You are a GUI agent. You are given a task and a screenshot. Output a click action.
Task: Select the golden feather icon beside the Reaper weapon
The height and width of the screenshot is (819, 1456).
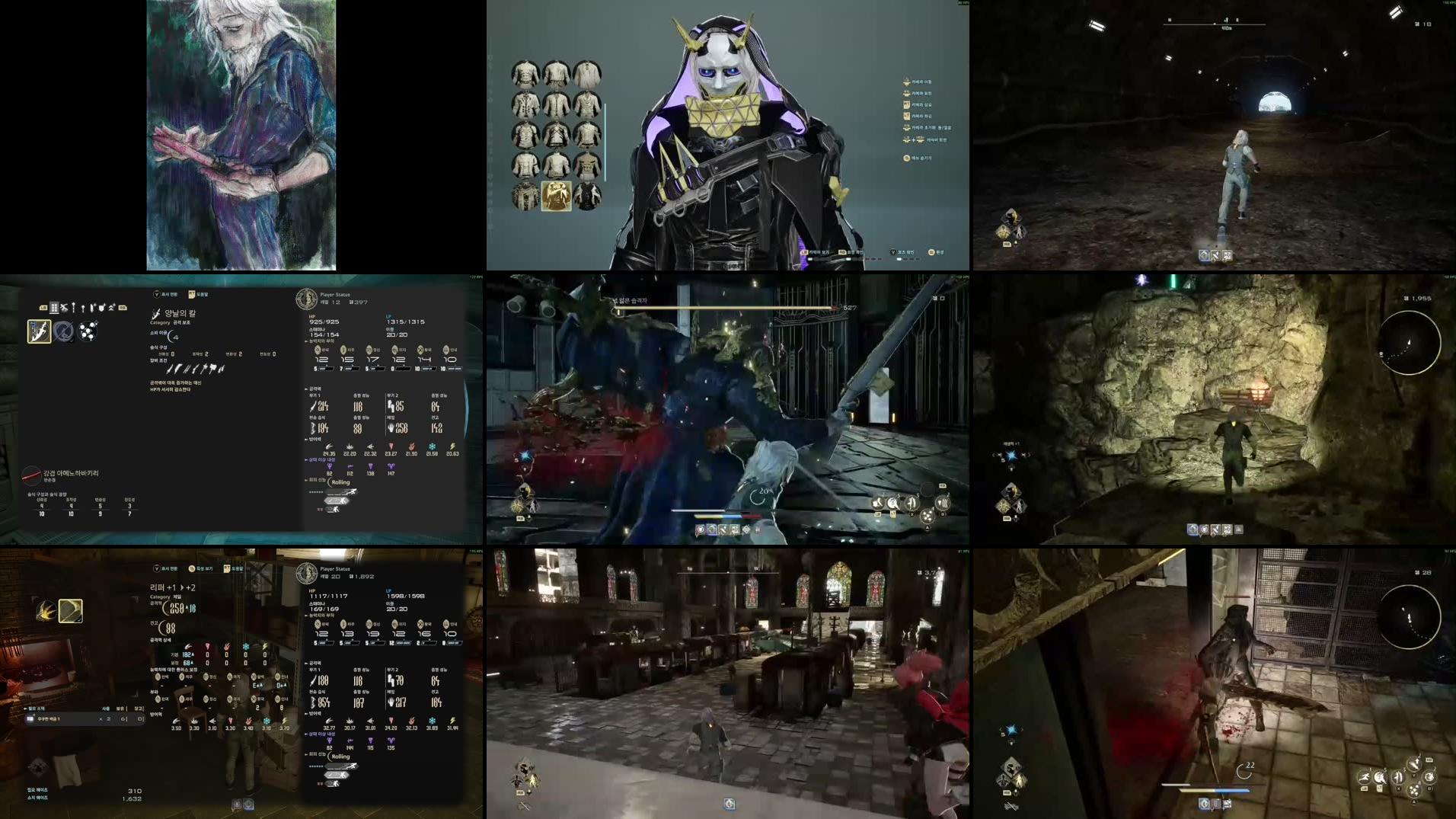(x=47, y=609)
